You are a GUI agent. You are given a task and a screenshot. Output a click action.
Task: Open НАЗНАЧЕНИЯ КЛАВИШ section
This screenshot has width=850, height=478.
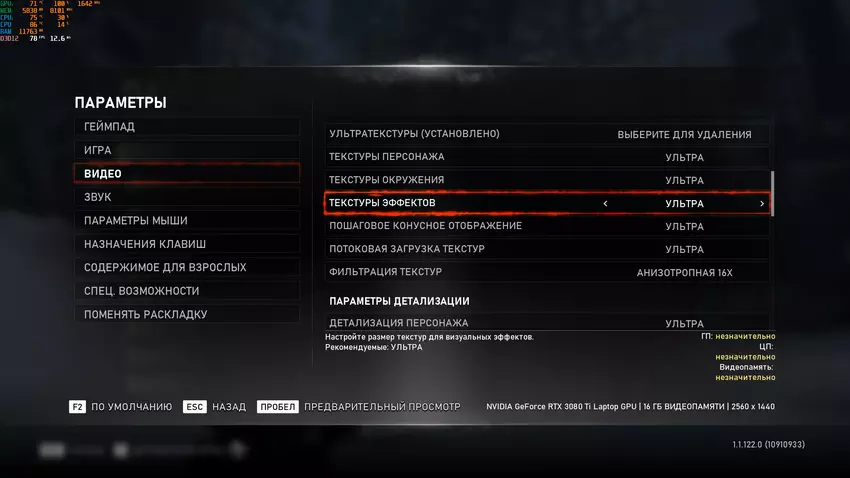pyautogui.click(x=186, y=244)
